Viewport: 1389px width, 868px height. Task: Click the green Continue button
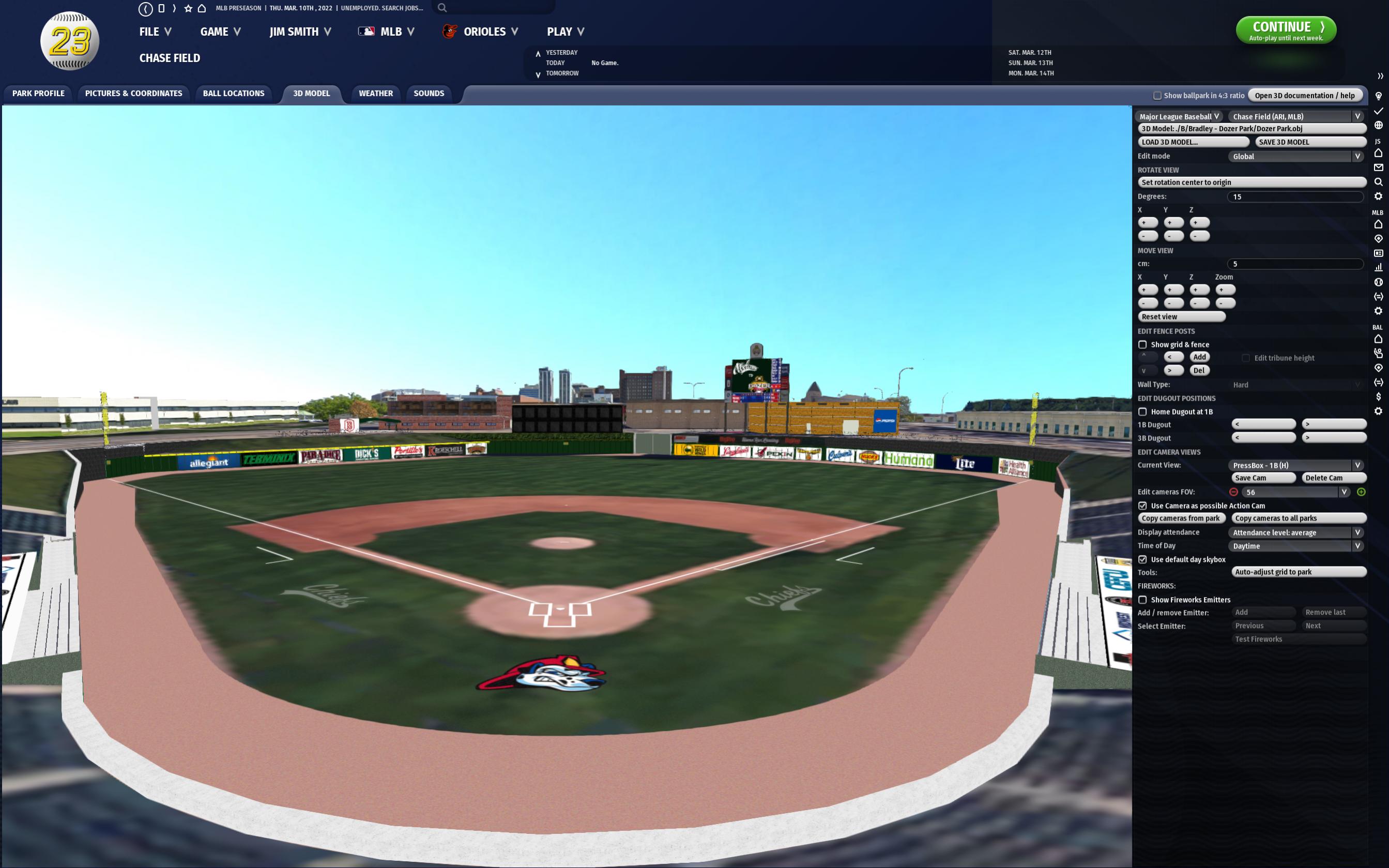pos(1285,30)
